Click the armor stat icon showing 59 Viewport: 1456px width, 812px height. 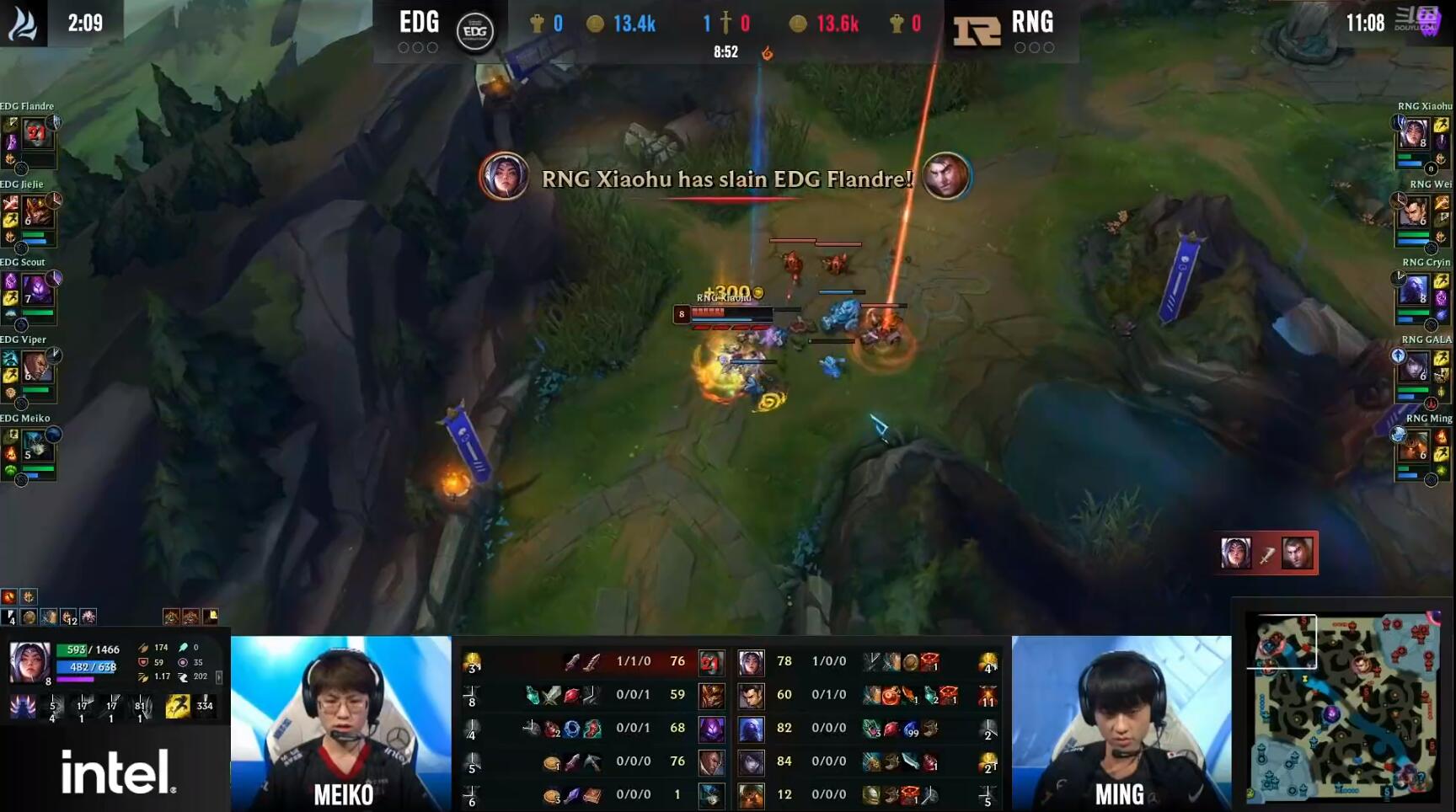click(x=144, y=662)
